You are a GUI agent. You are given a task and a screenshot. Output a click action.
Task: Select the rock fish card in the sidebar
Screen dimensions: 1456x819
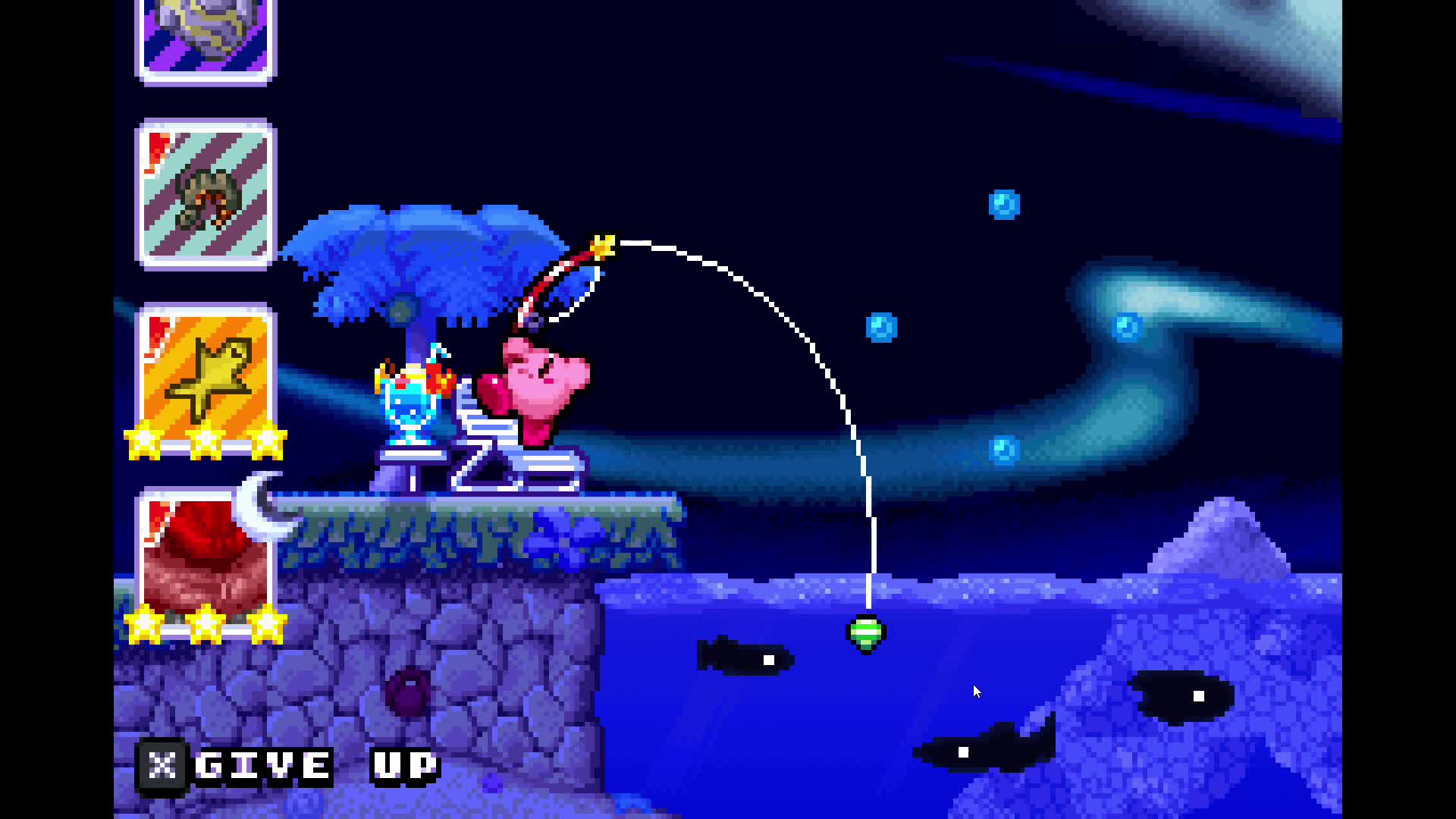[x=205, y=38]
